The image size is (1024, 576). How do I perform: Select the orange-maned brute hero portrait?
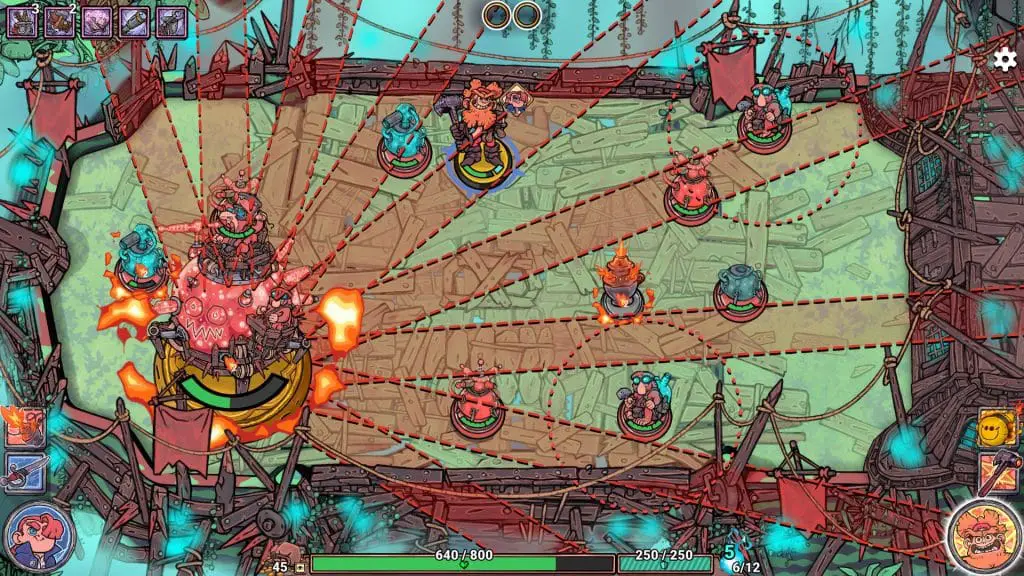(x=983, y=535)
